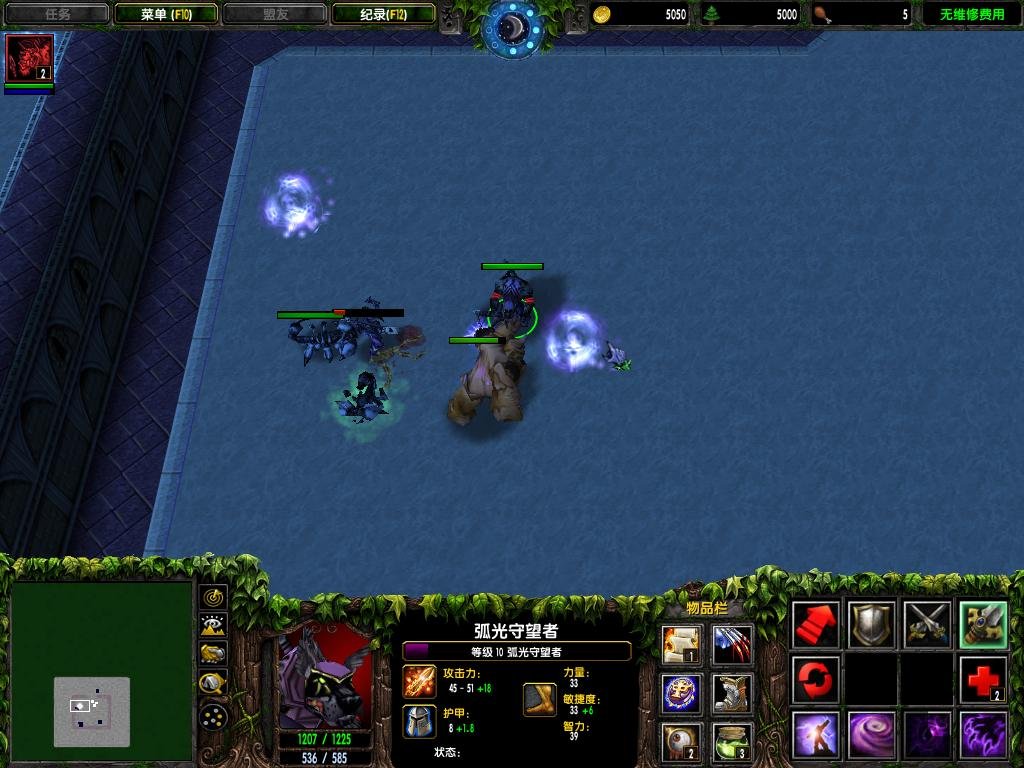Viewport: 1024px width, 768px height.
Task: Click the shield command button
Action: tap(872, 626)
